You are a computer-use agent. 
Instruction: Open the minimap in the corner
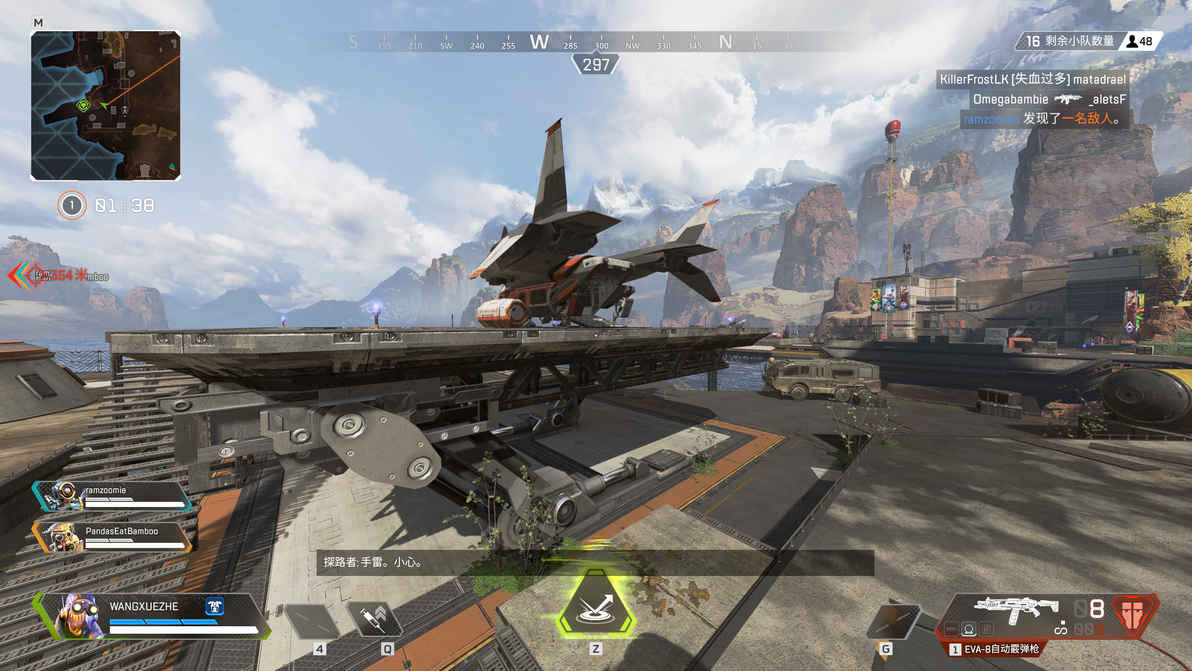[x=105, y=105]
